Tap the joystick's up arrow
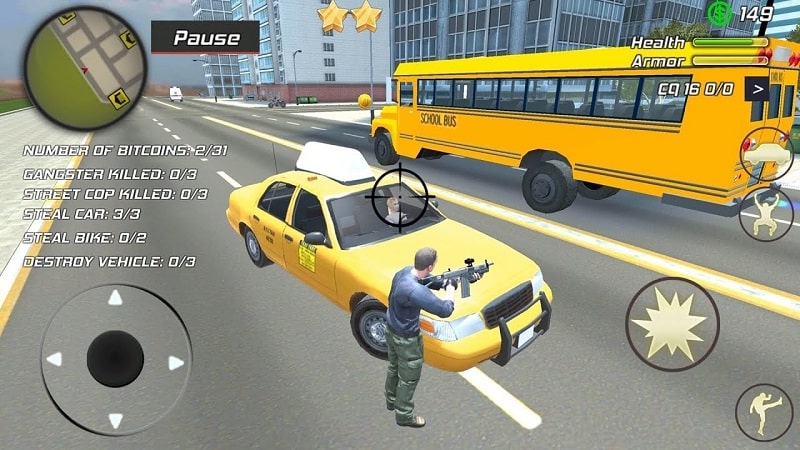Screen dimensions: 800x450 click(x=115, y=298)
